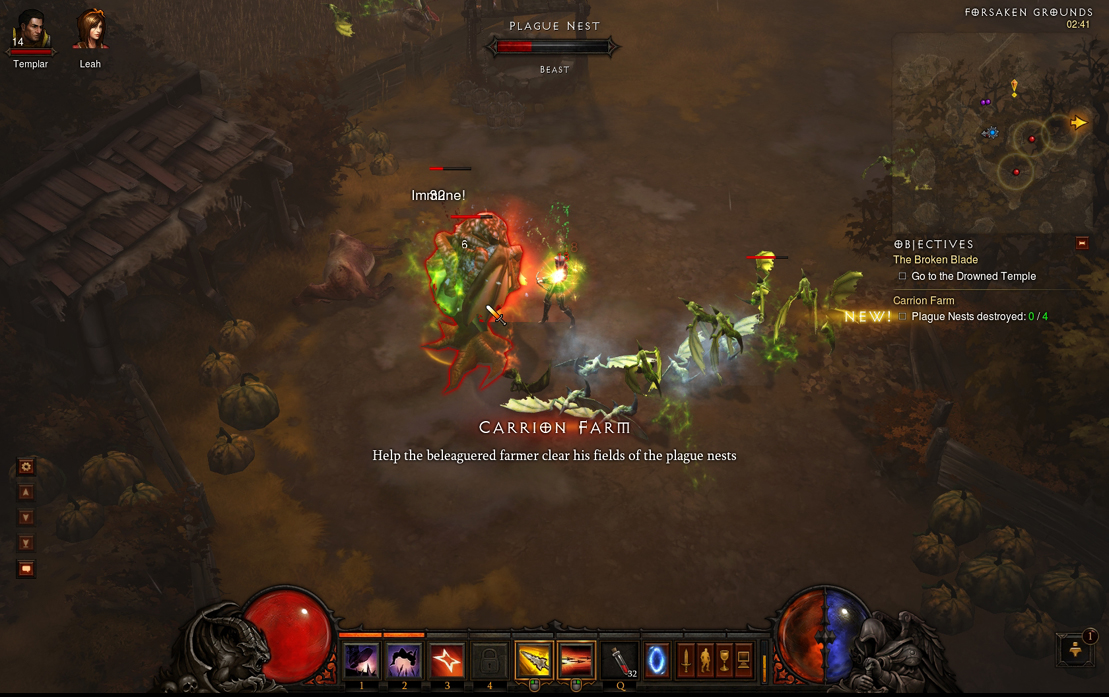Open the game menu computer icon
The image size is (1109, 697).
[744, 661]
